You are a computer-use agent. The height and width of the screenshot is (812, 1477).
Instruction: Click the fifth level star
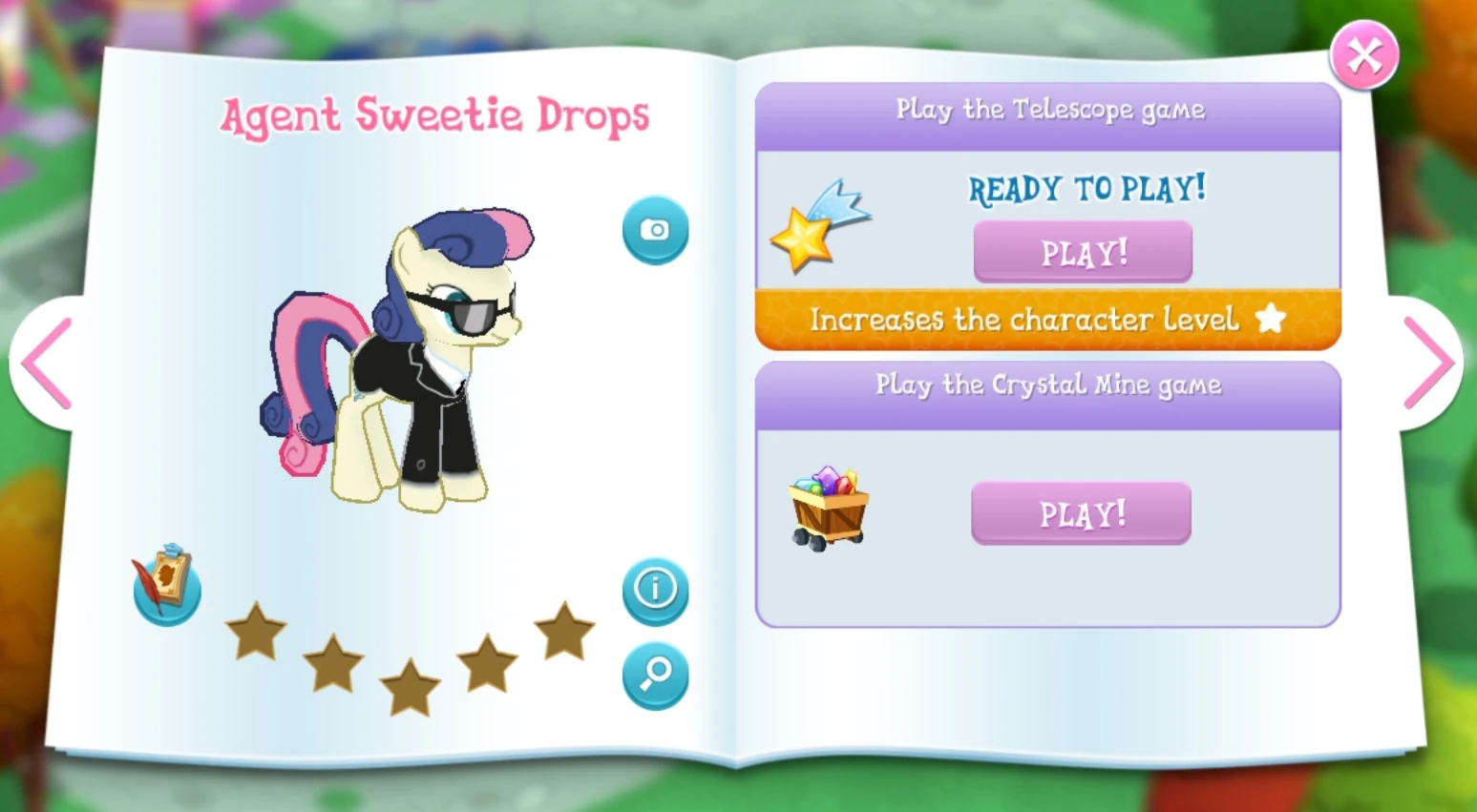point(564,631)
